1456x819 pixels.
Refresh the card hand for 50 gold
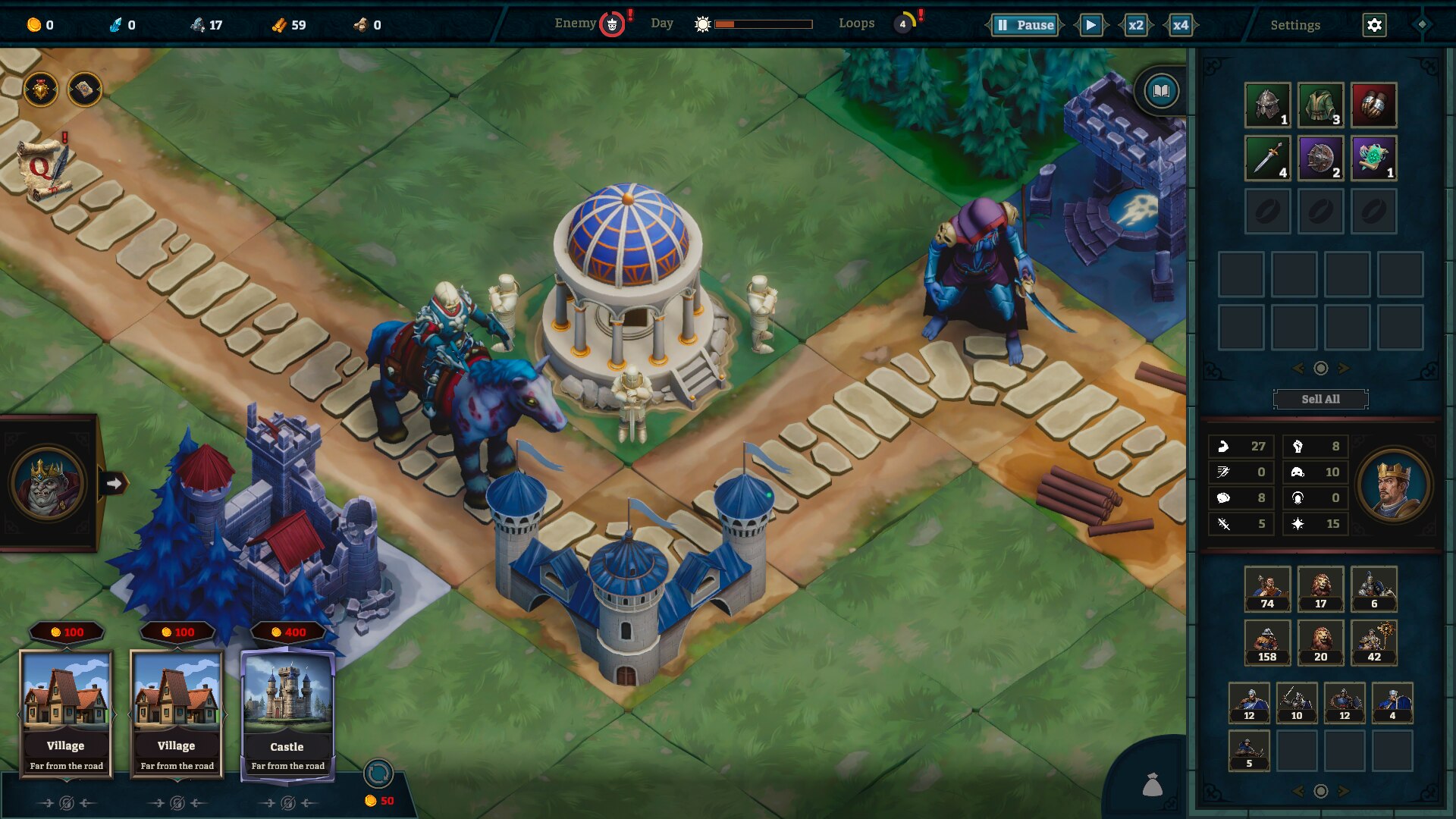tap(378, 774)
